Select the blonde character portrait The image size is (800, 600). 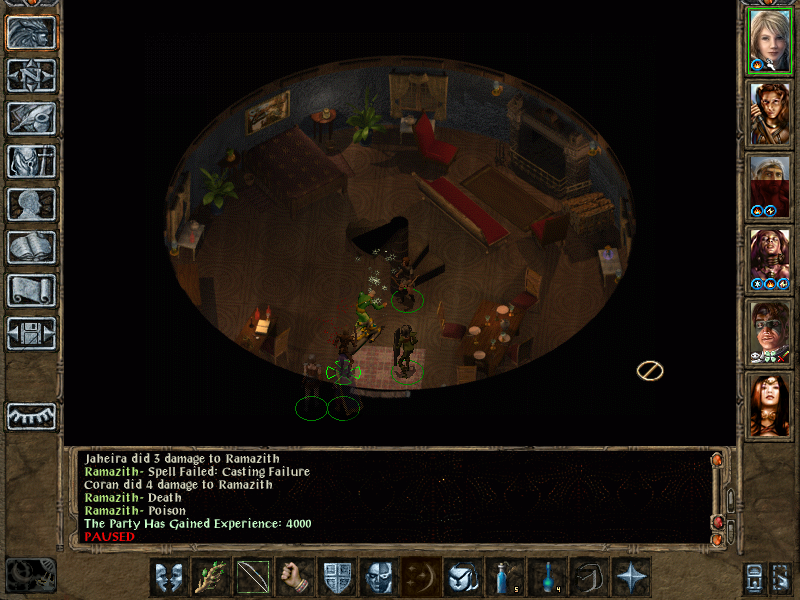point(769,40)
